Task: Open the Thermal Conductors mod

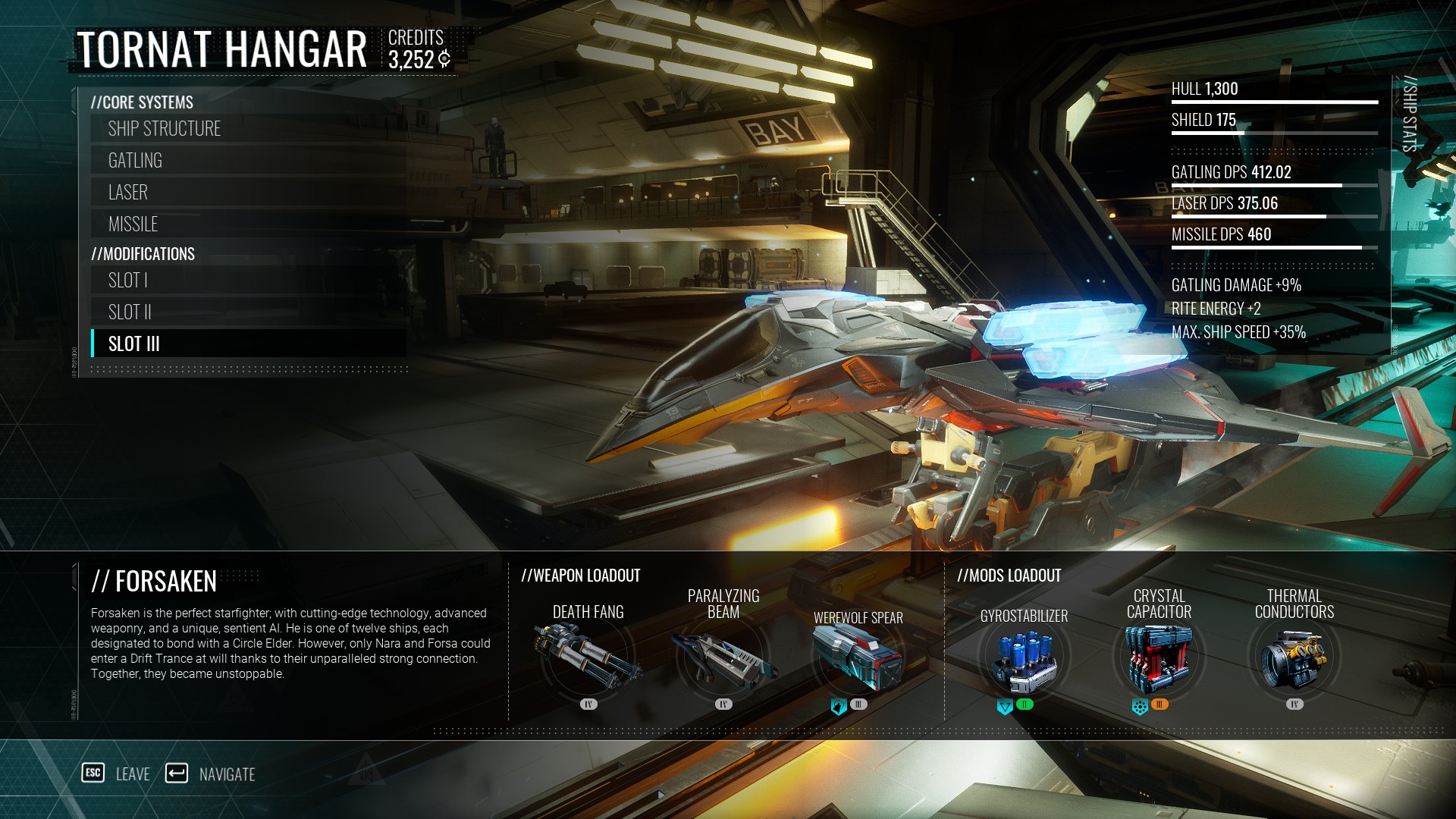Action: pos(1294,658)
